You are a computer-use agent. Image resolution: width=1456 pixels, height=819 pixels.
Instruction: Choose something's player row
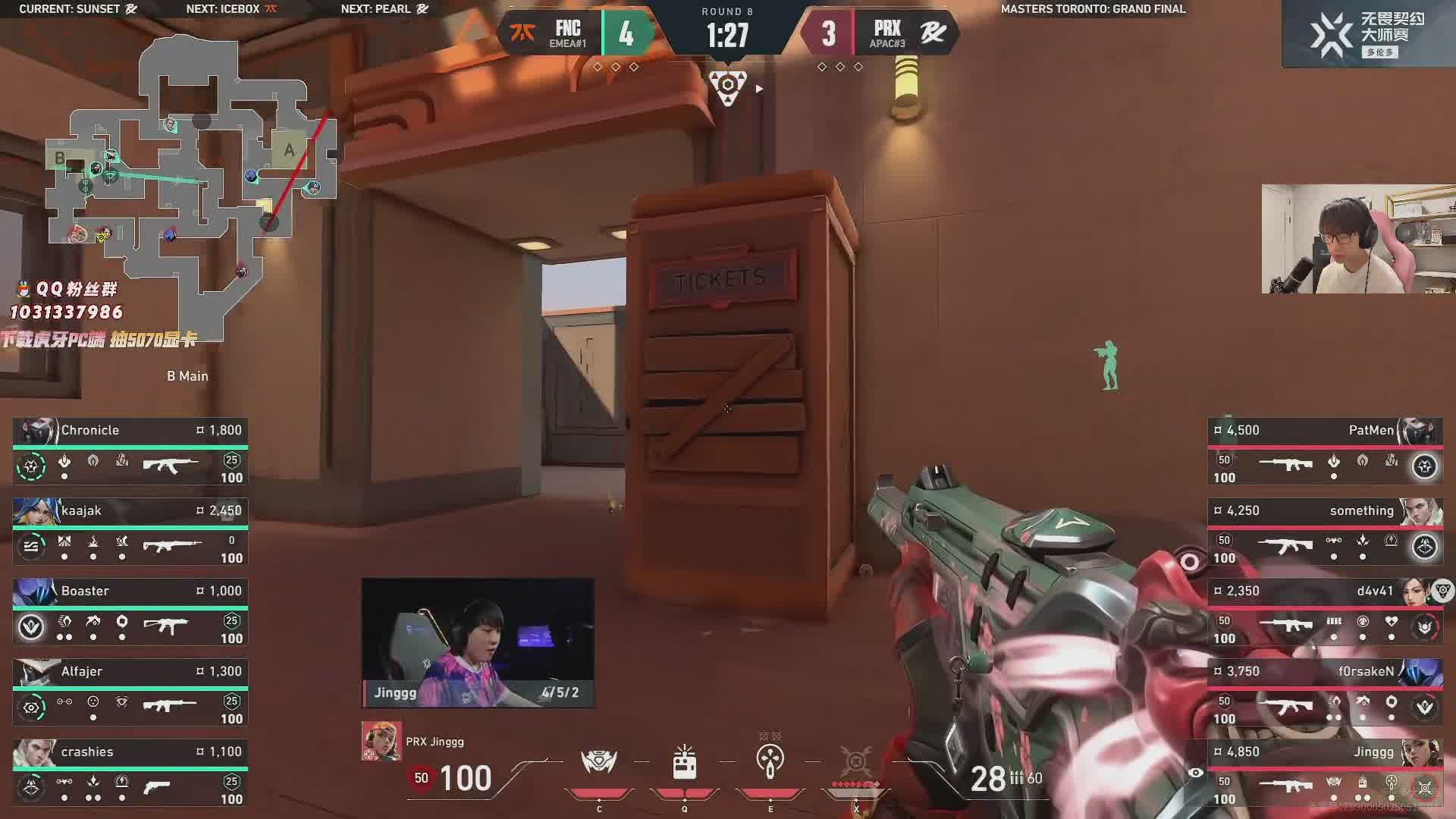(x=1324, y=532)
